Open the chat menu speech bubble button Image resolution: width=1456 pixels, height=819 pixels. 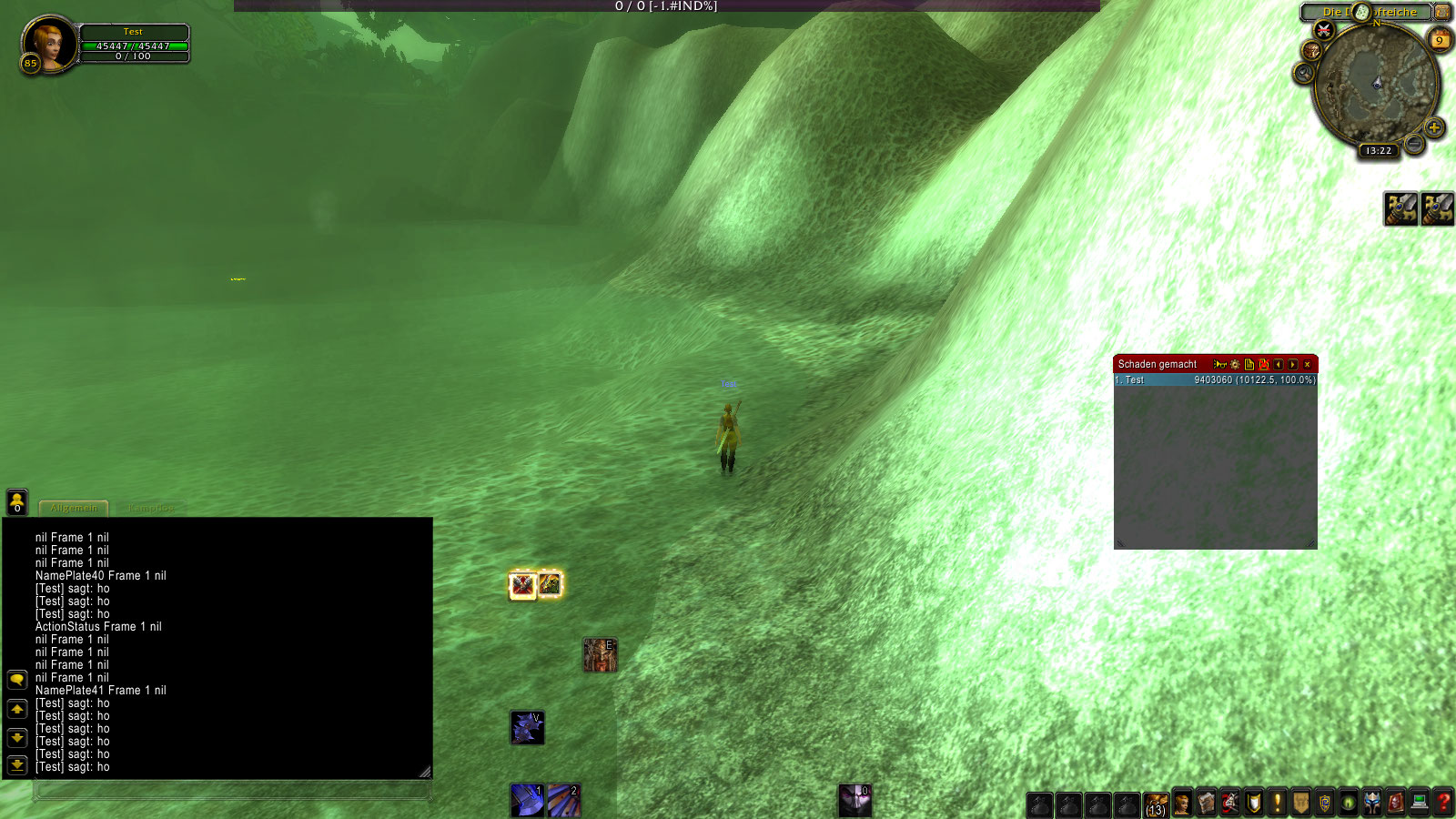tap(17, 680)
